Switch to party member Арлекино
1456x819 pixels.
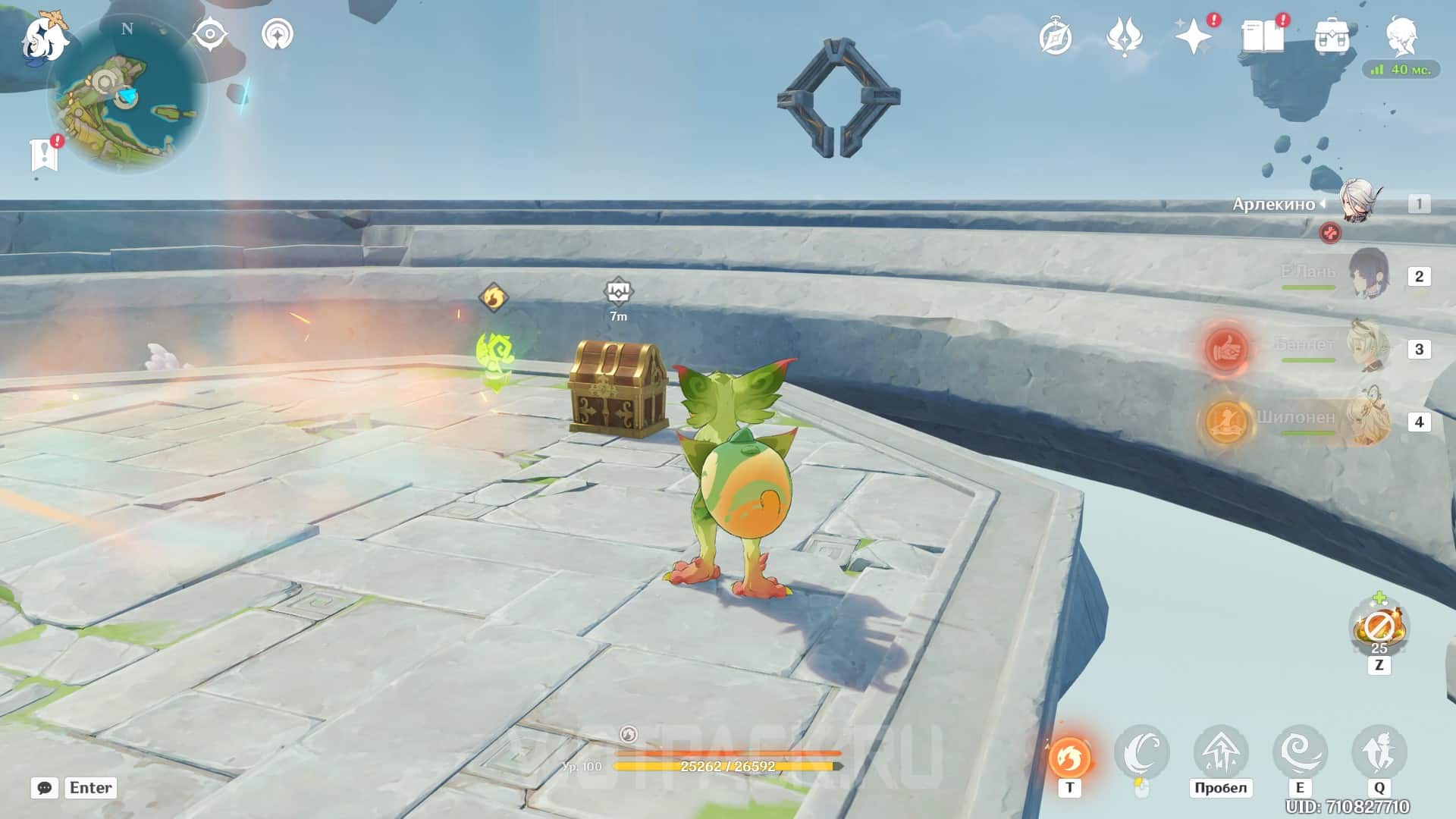(x=1357, y=202)
